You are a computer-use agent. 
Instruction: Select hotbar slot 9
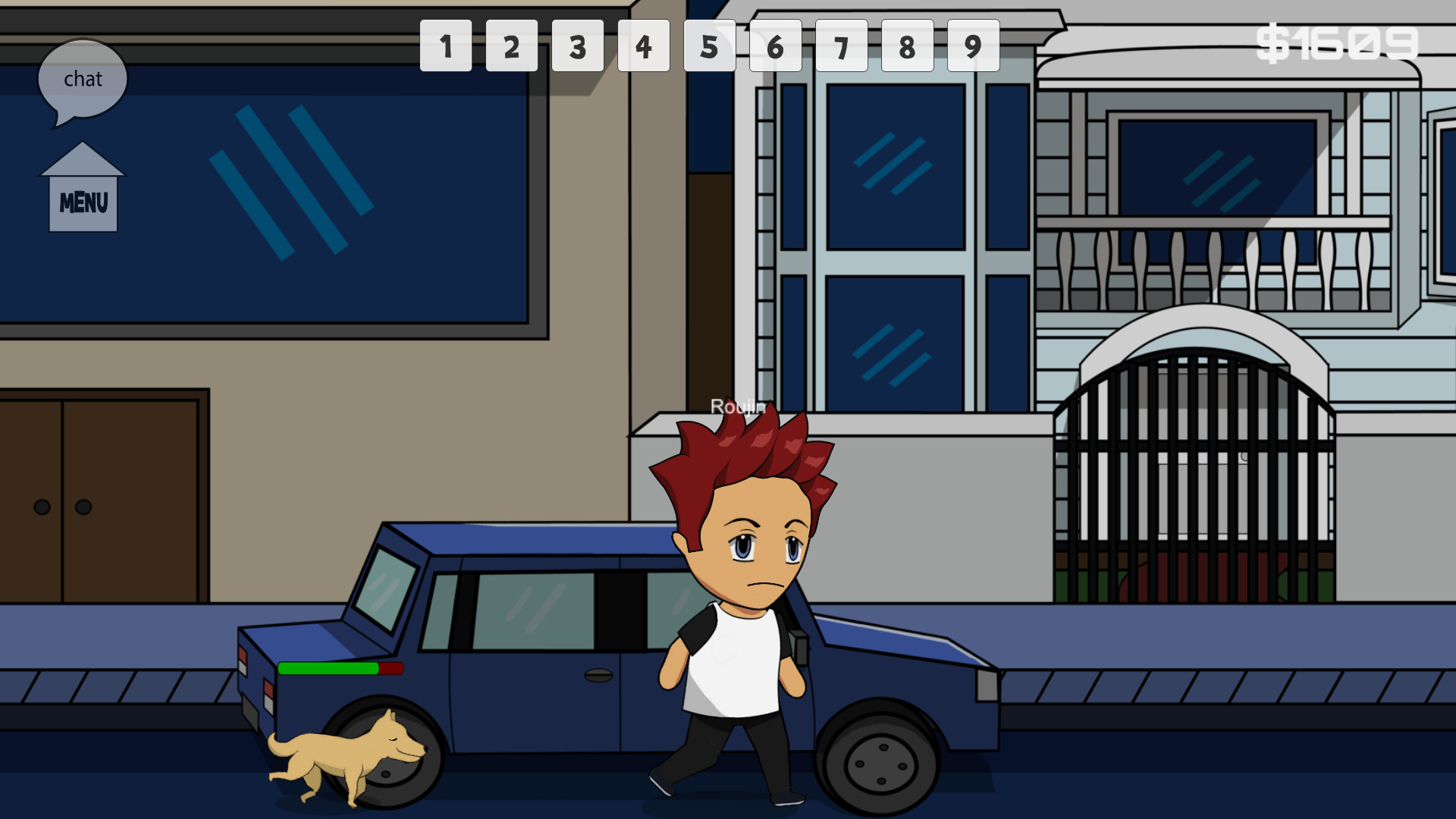tap(973, 46)
